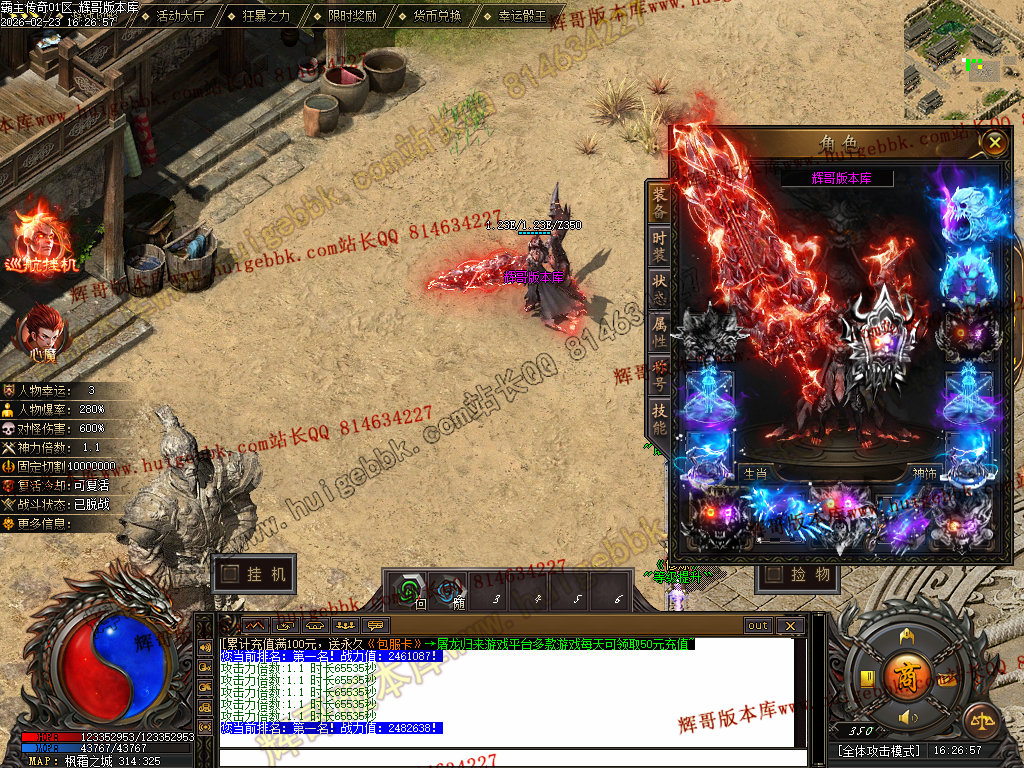Activate the 巡航挂机 auto-cruise icon

[x=42, y=240]
